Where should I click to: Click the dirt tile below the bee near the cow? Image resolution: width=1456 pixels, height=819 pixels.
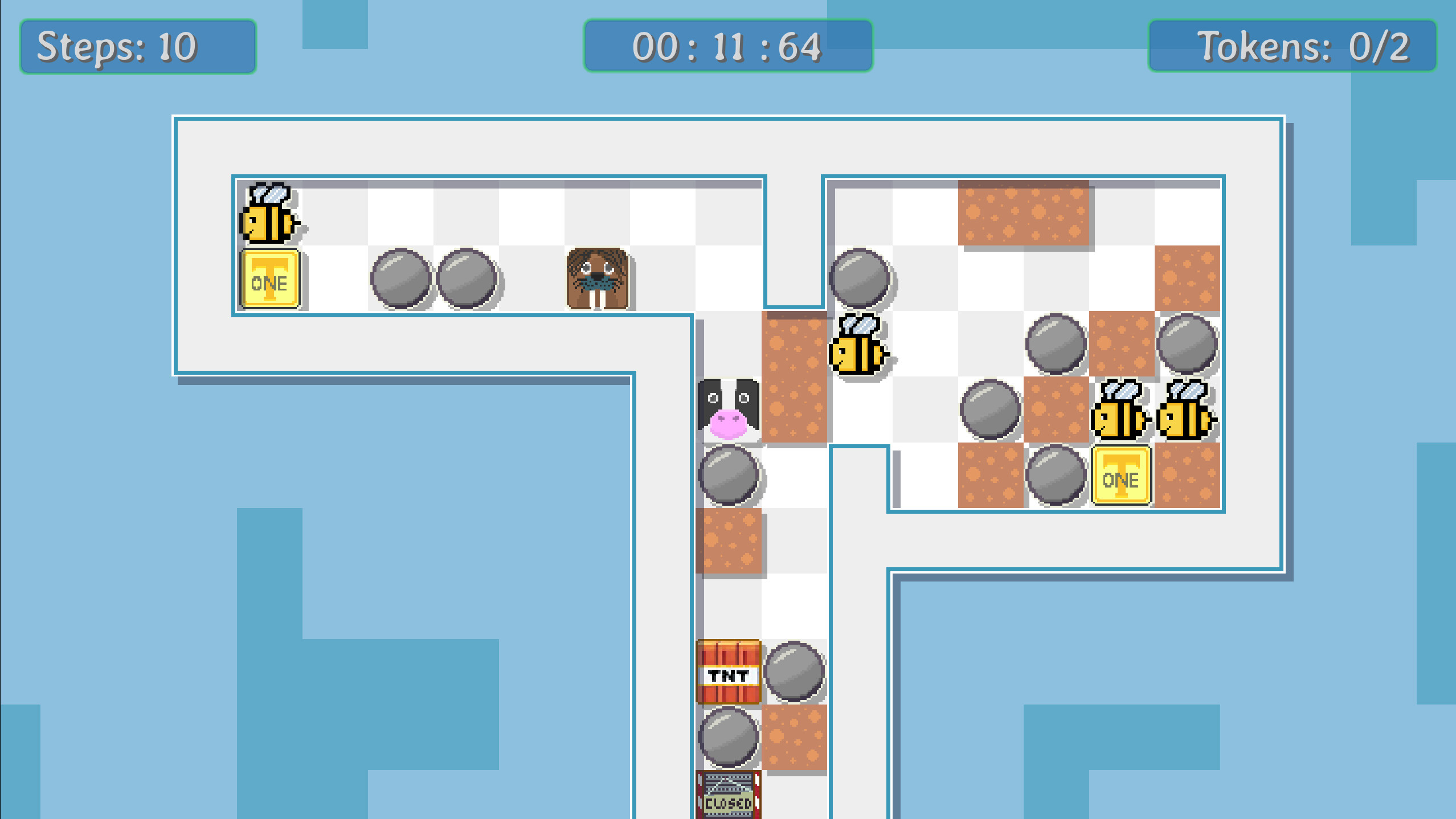coord(795,407)
